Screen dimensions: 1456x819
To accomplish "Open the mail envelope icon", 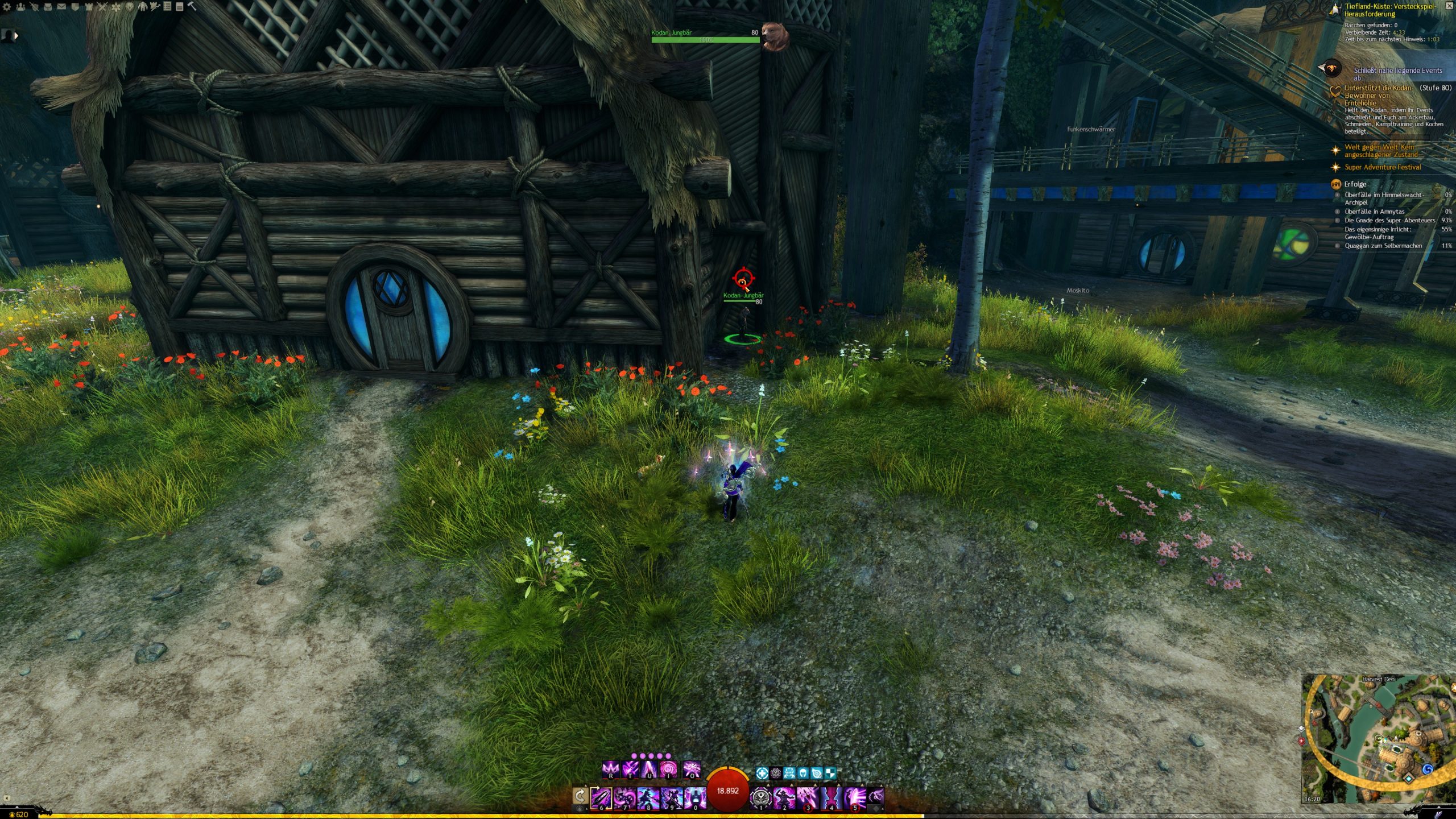I will click(x=61, y=7).
